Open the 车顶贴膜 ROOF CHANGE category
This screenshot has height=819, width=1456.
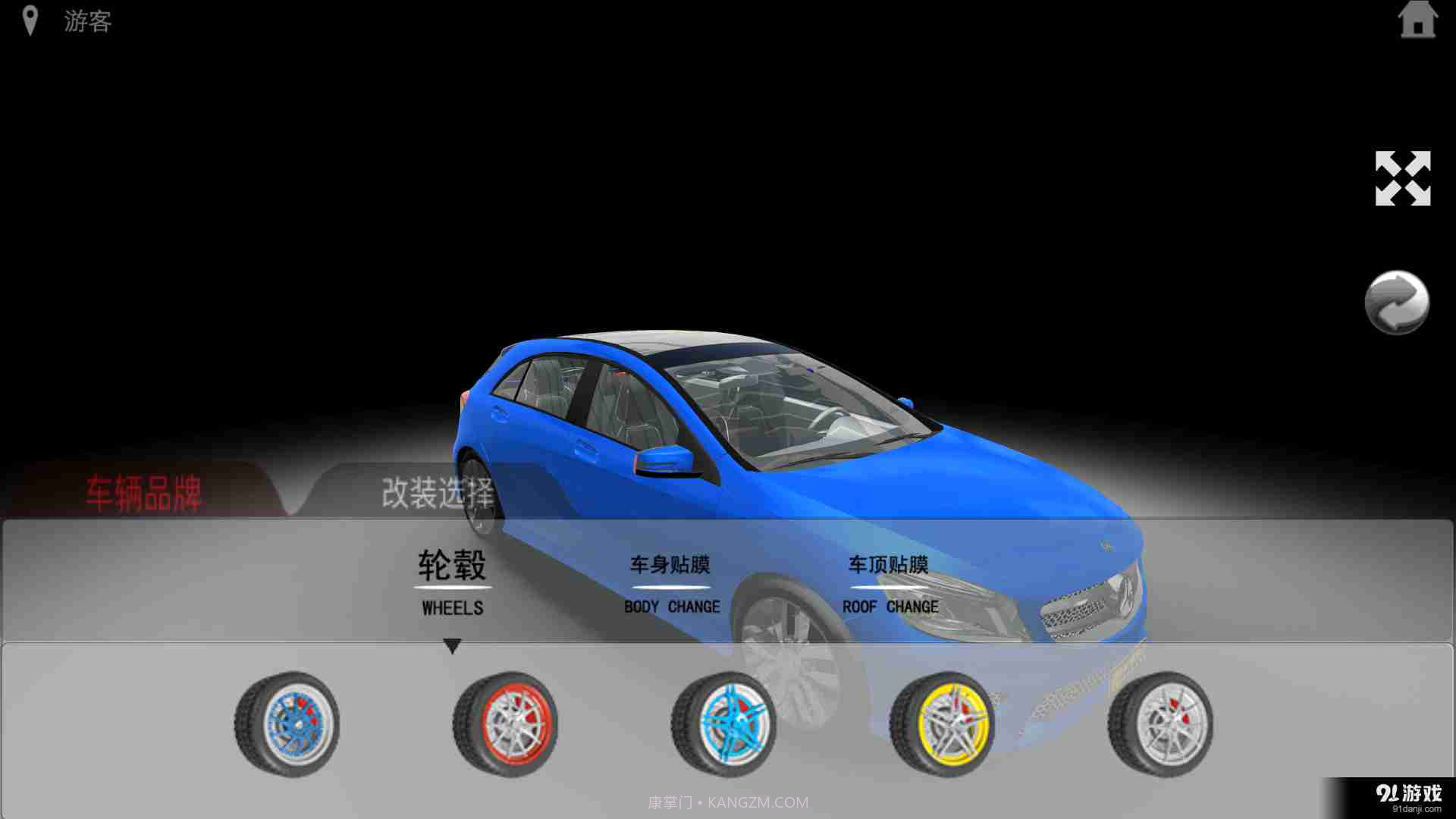pyautogui.click(x=890, y=582)
